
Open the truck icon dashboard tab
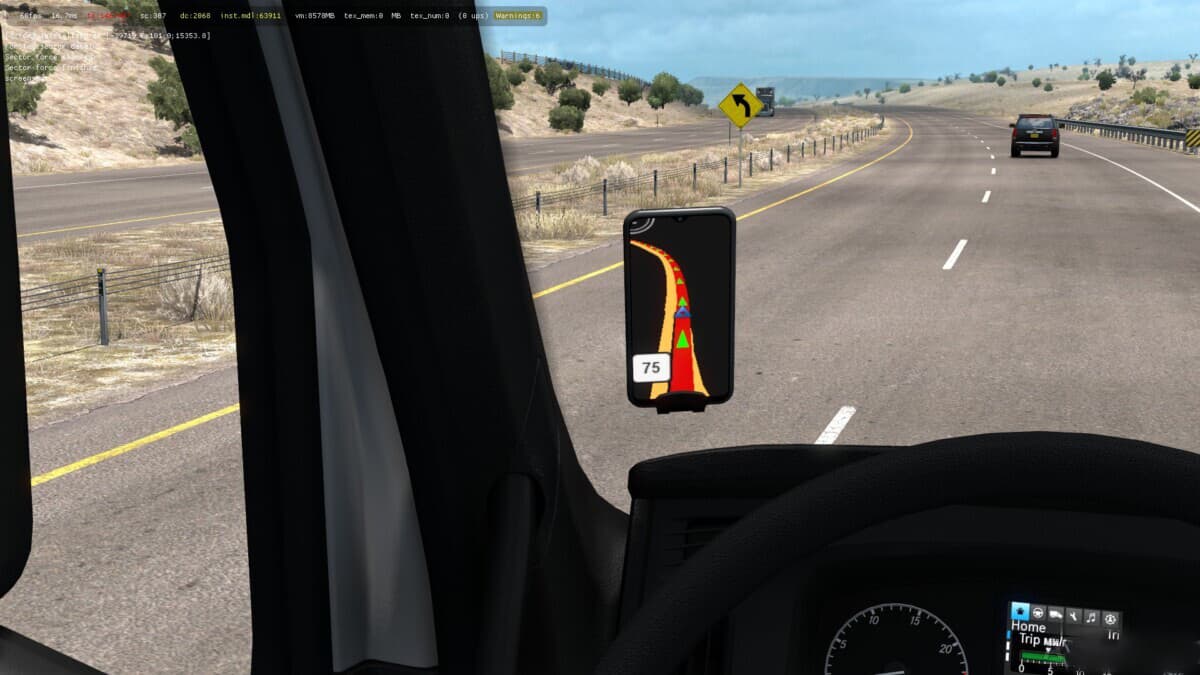pos(1056,616)
